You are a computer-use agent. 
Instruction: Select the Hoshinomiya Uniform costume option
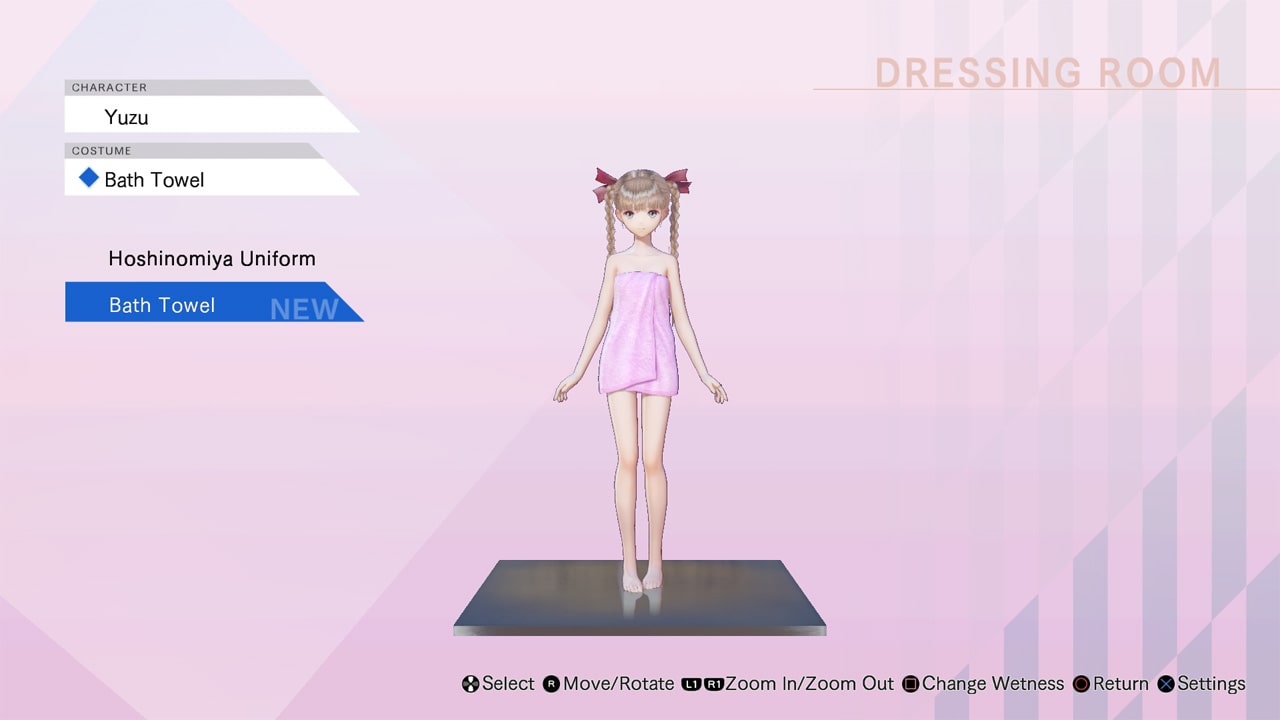211,258
